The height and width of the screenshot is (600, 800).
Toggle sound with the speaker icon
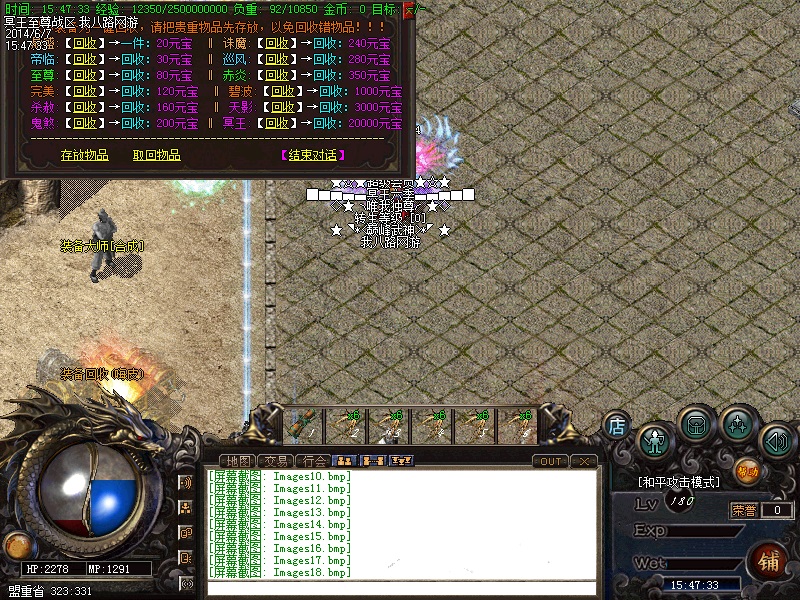(776, 440)
